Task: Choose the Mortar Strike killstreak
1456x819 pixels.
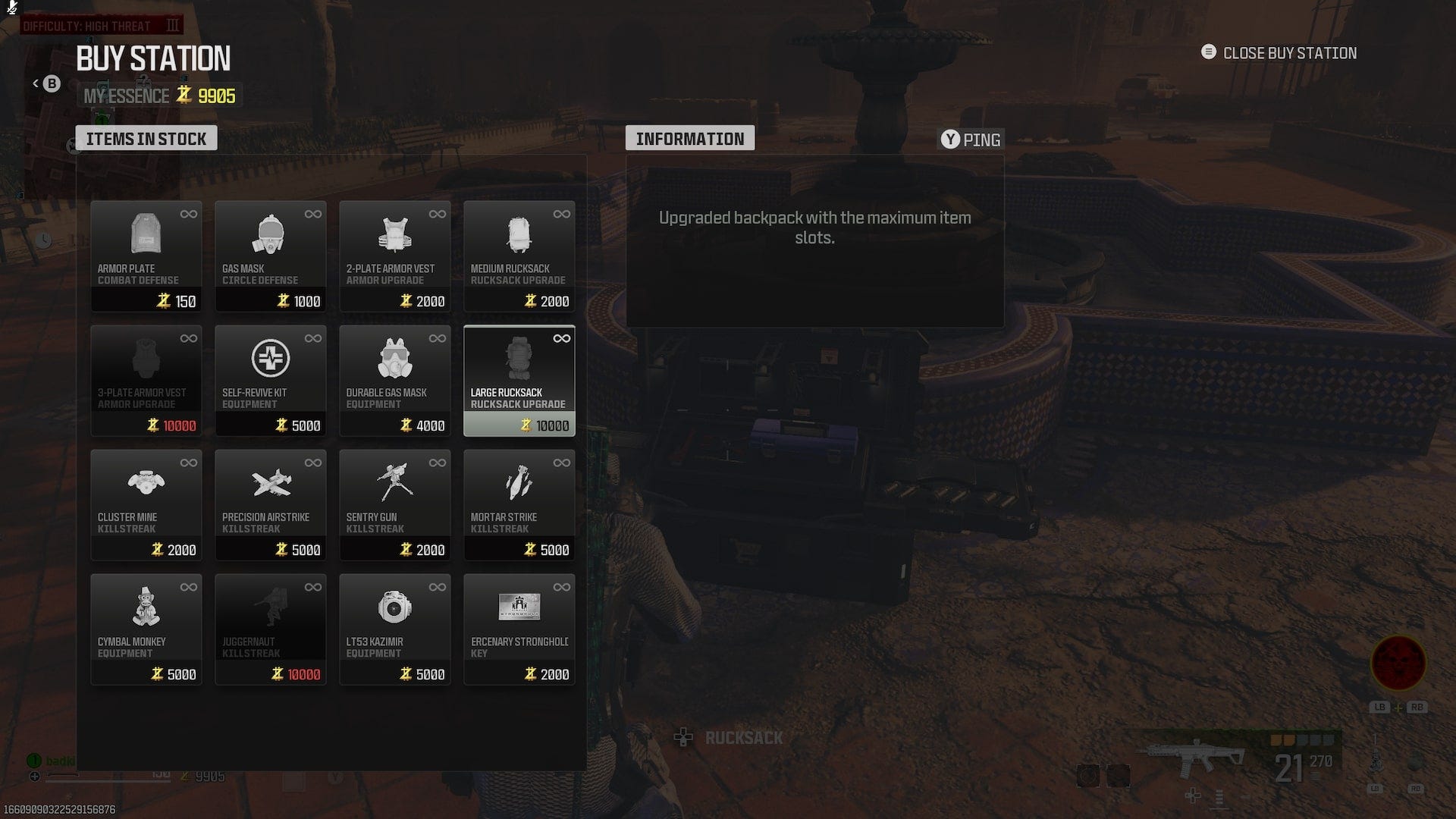Action: 519,503
